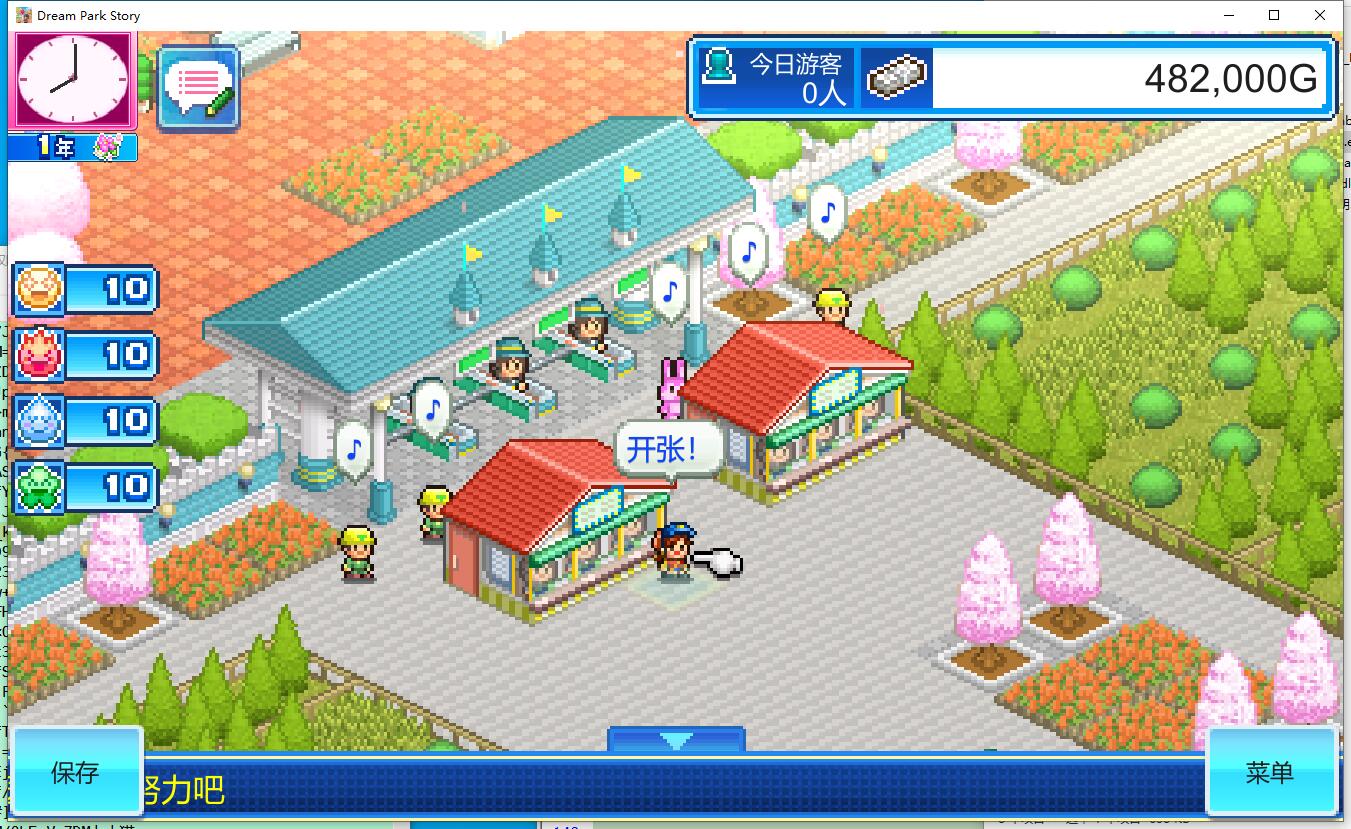The width and height of the screenshot is (1351, 829).
Task: Click the 保存 save button
Action: pos(76,771)
